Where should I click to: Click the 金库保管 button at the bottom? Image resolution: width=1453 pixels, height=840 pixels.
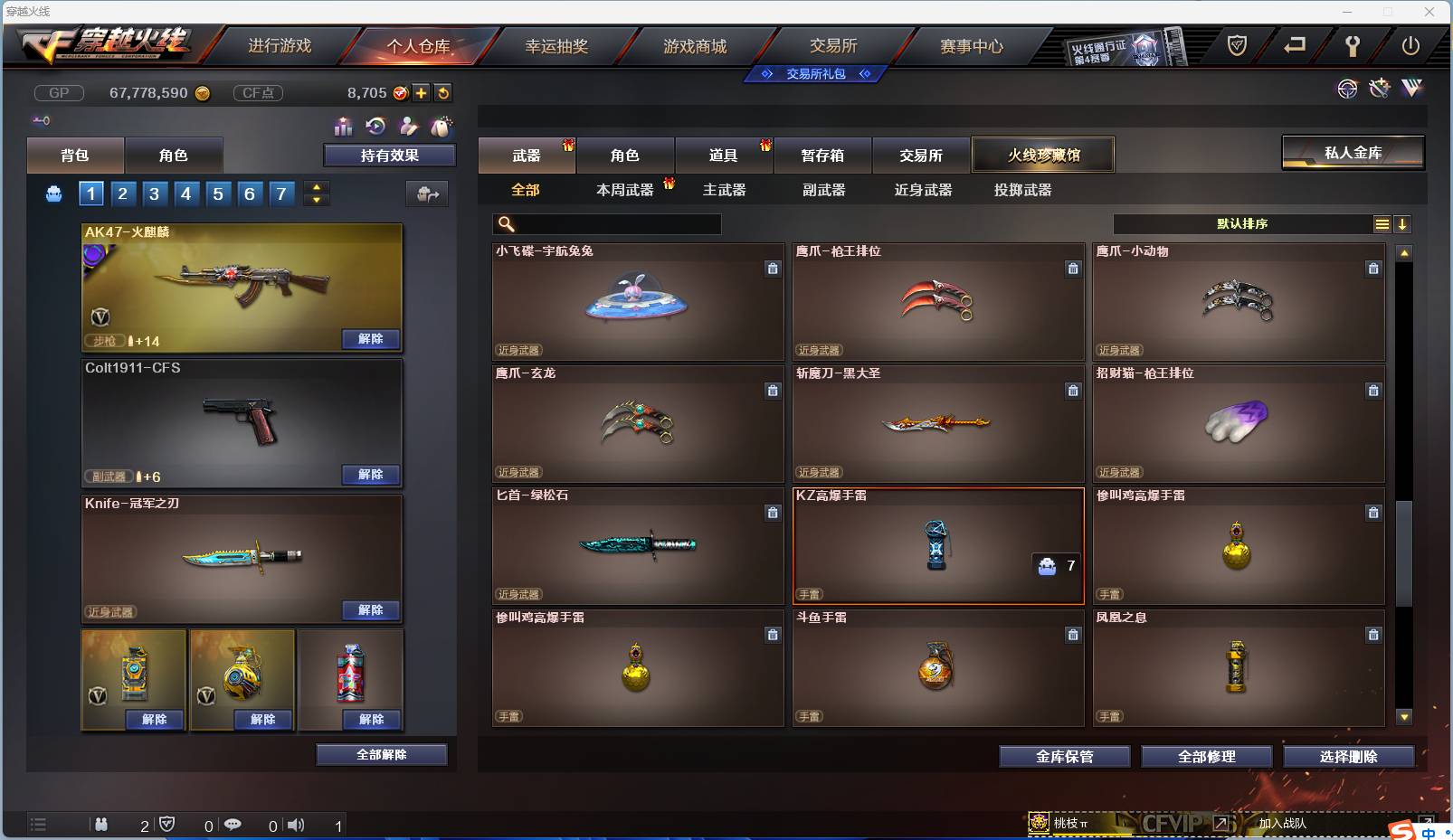click(x=1065, y=757)
